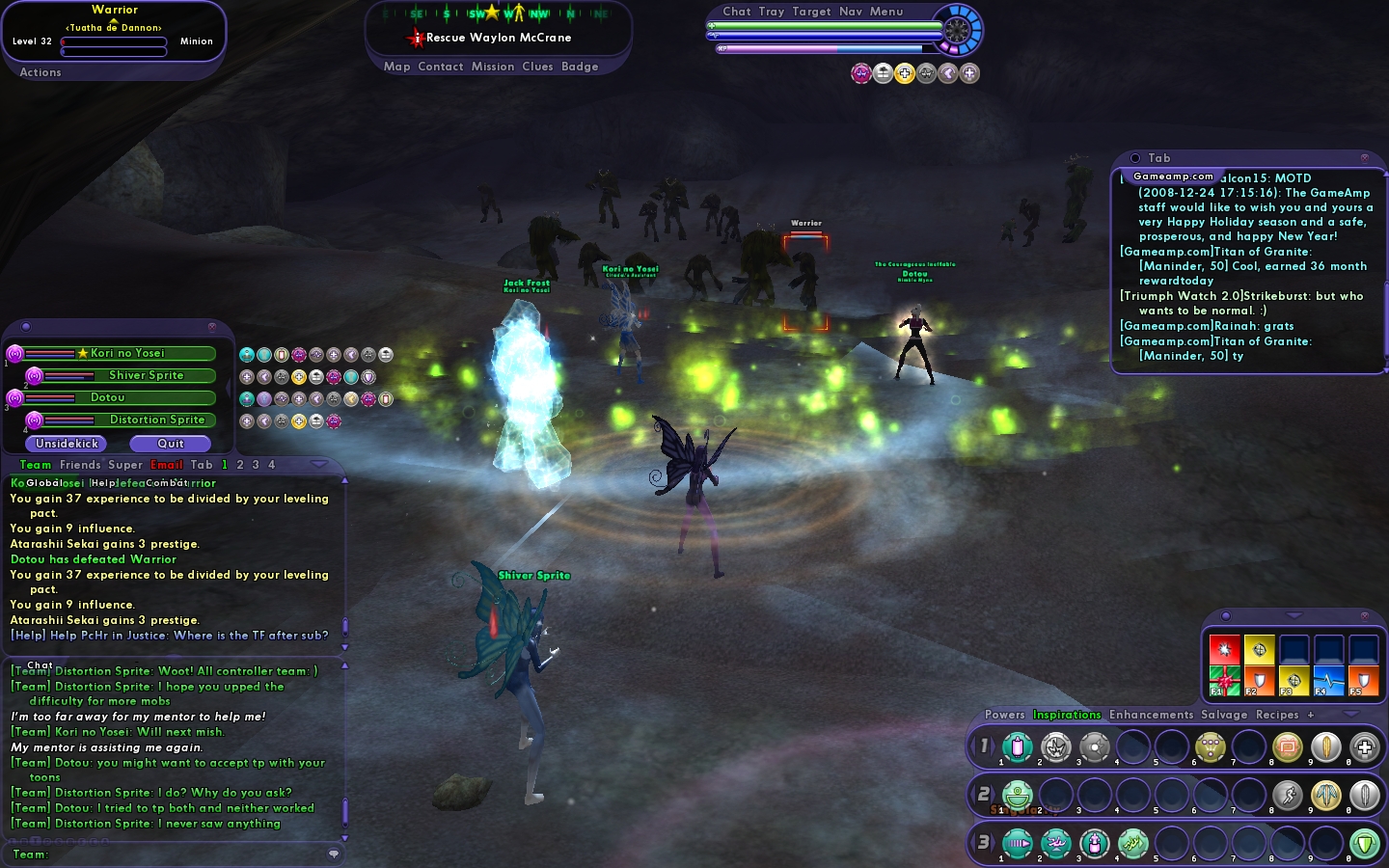Activate the running figure sprint power
Image resolution: width=1389 pixels, height=868 pixels.
pos(1288,796)
